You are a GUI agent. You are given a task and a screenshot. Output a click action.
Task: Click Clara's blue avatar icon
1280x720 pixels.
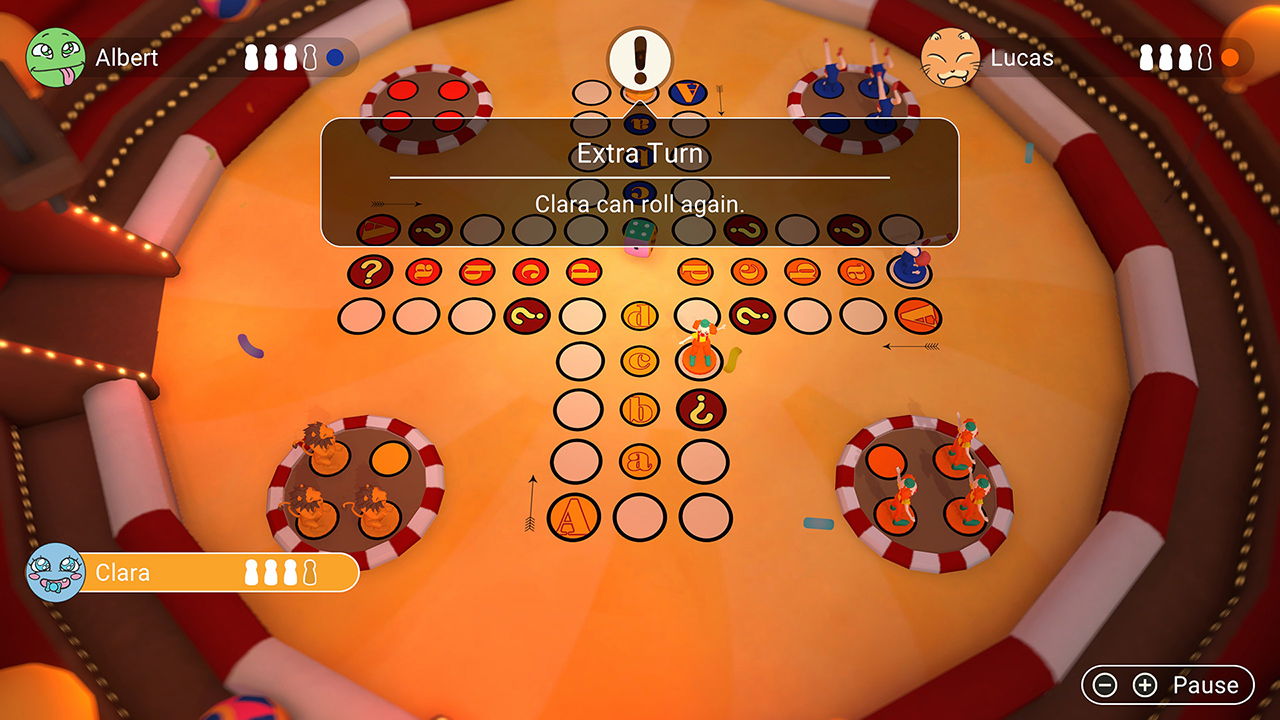55,573
